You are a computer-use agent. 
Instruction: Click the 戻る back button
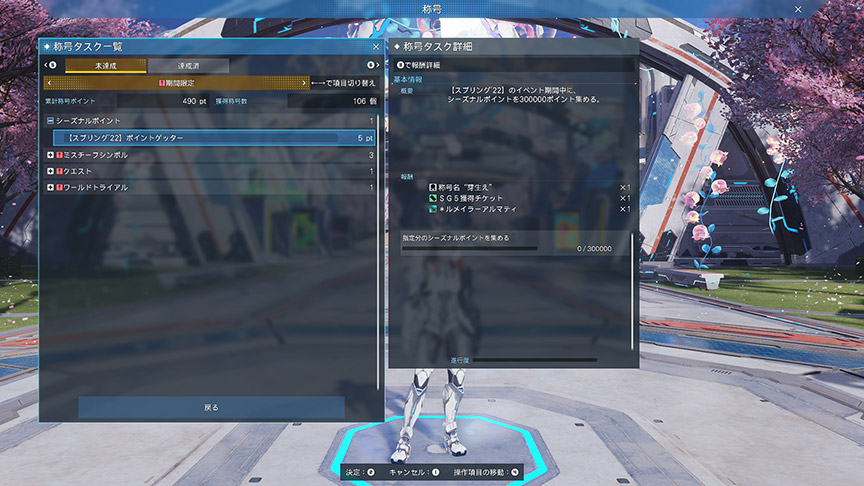[211, 407]
